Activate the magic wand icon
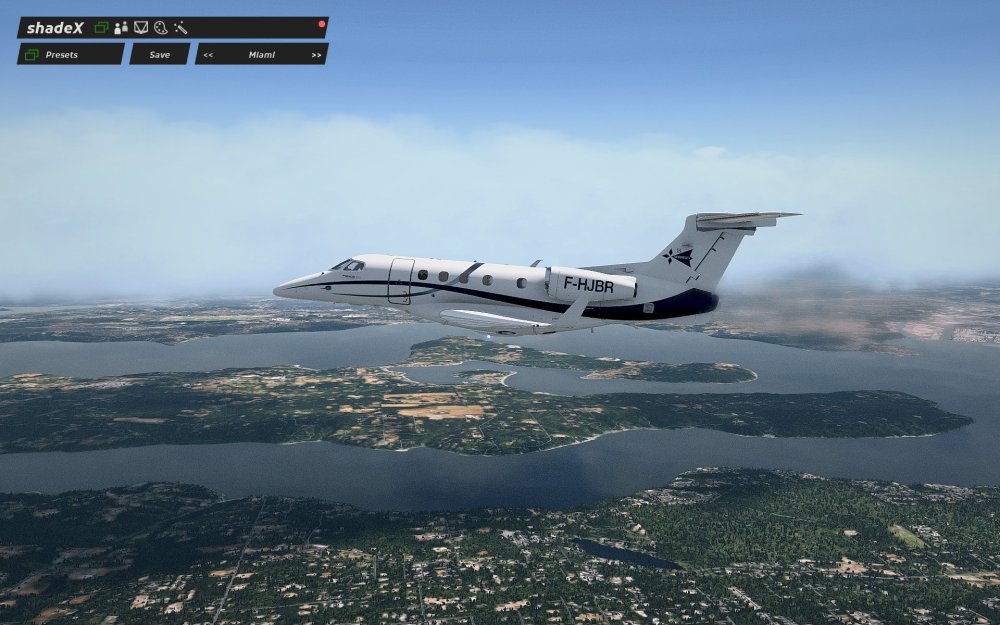This screenshot has width=1000, height=625. [180, 28]
